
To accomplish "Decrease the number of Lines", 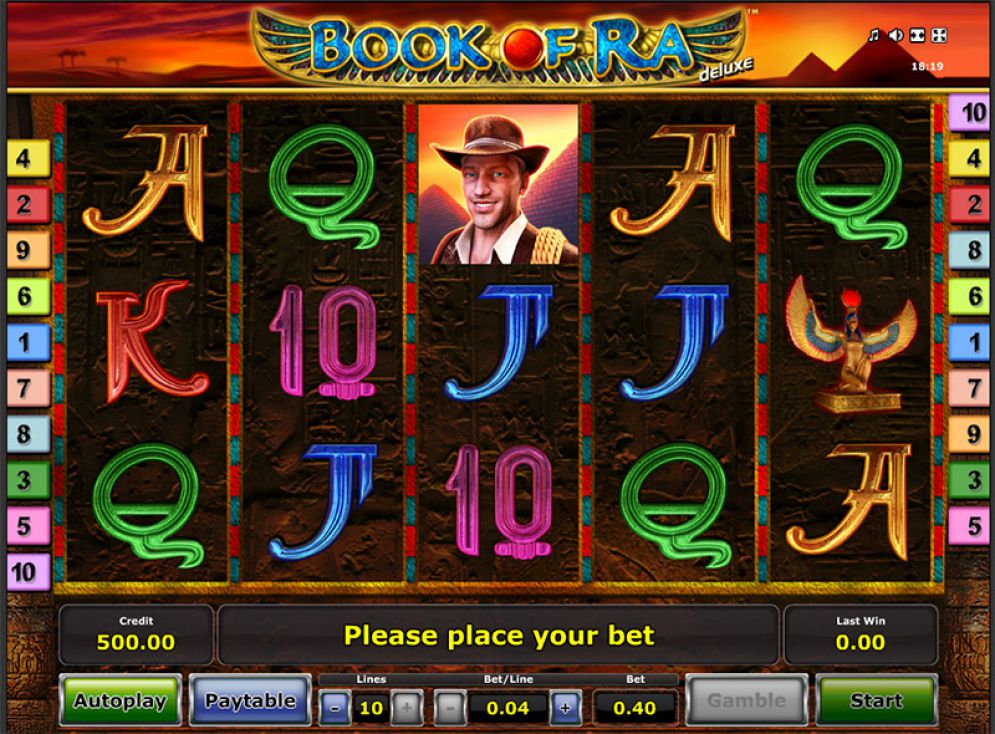I will pyautogui.click(x=334, y=709).
